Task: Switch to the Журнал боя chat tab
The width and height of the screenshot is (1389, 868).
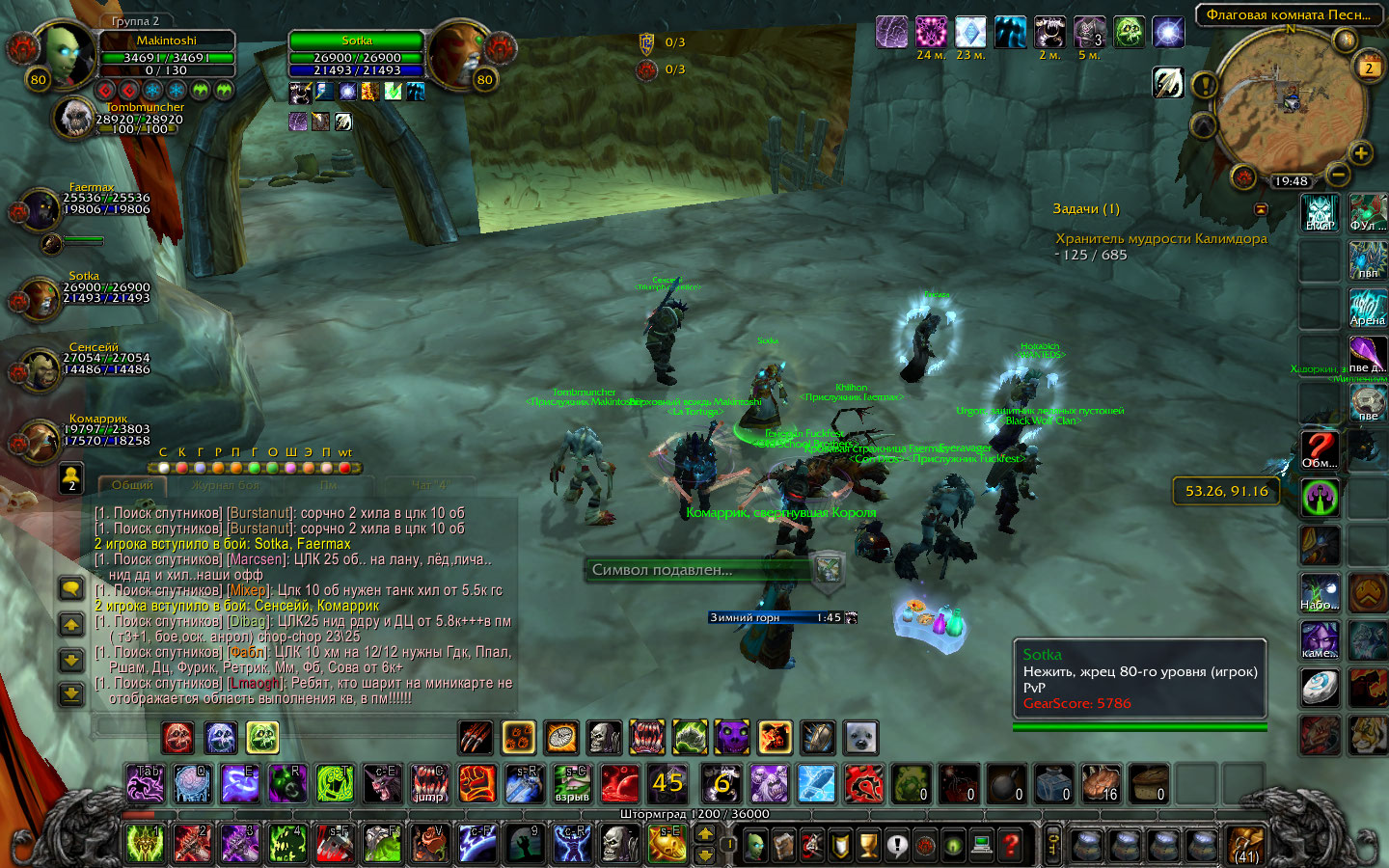Action: 225,485
